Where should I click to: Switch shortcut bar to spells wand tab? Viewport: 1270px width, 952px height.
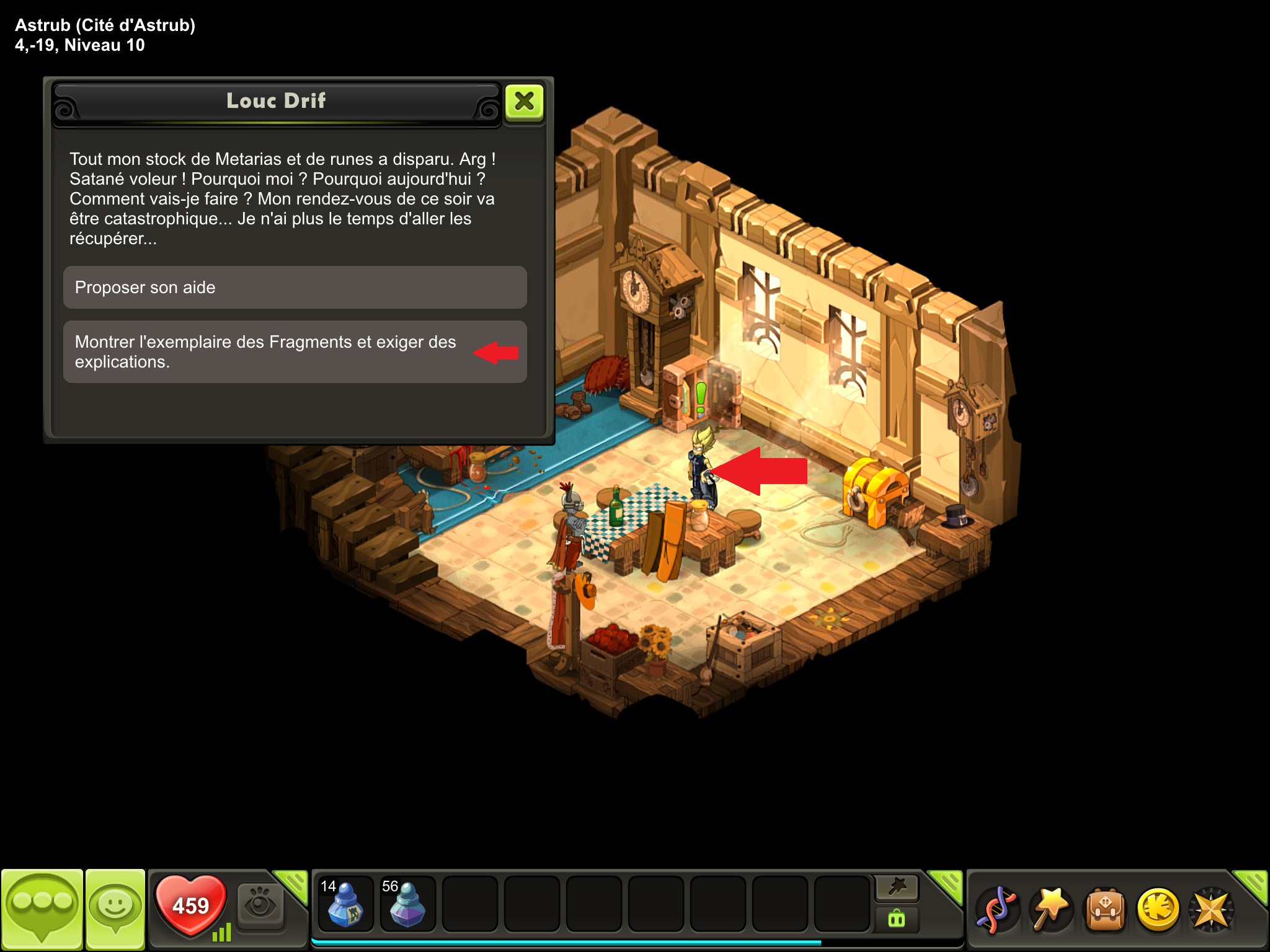click(x=897, y=888)
